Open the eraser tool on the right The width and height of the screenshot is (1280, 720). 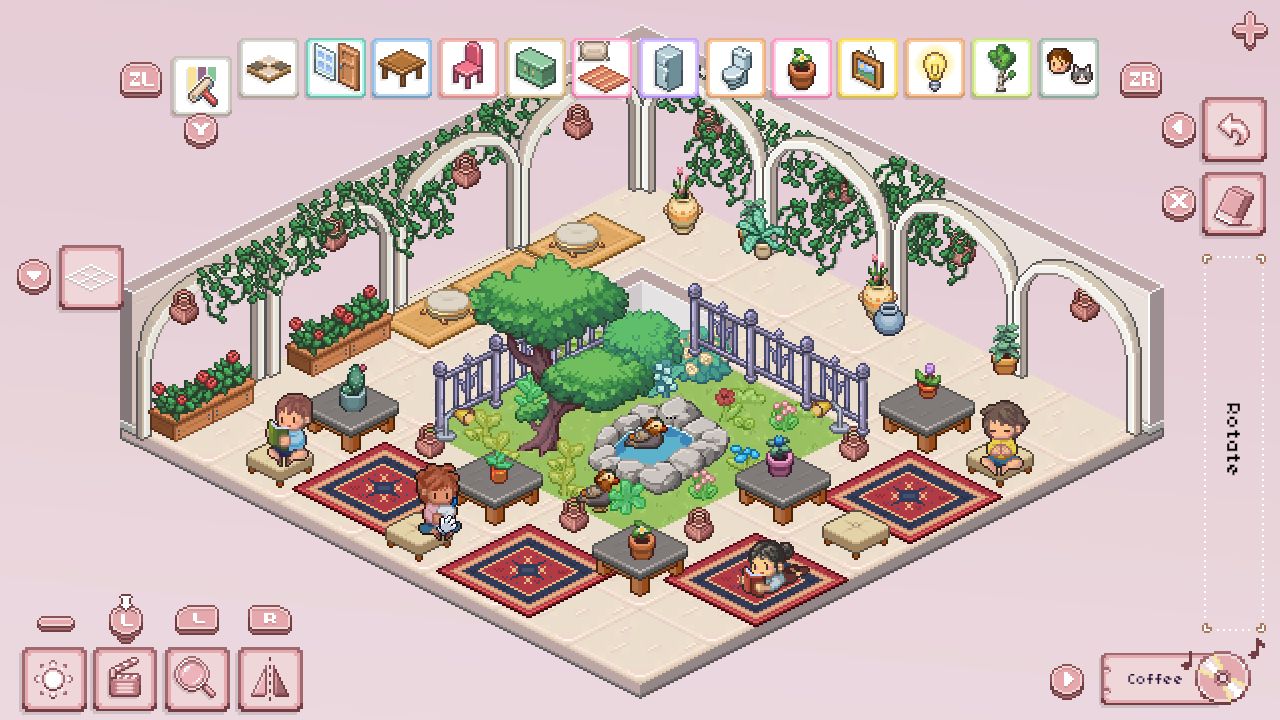(1234, 203)
